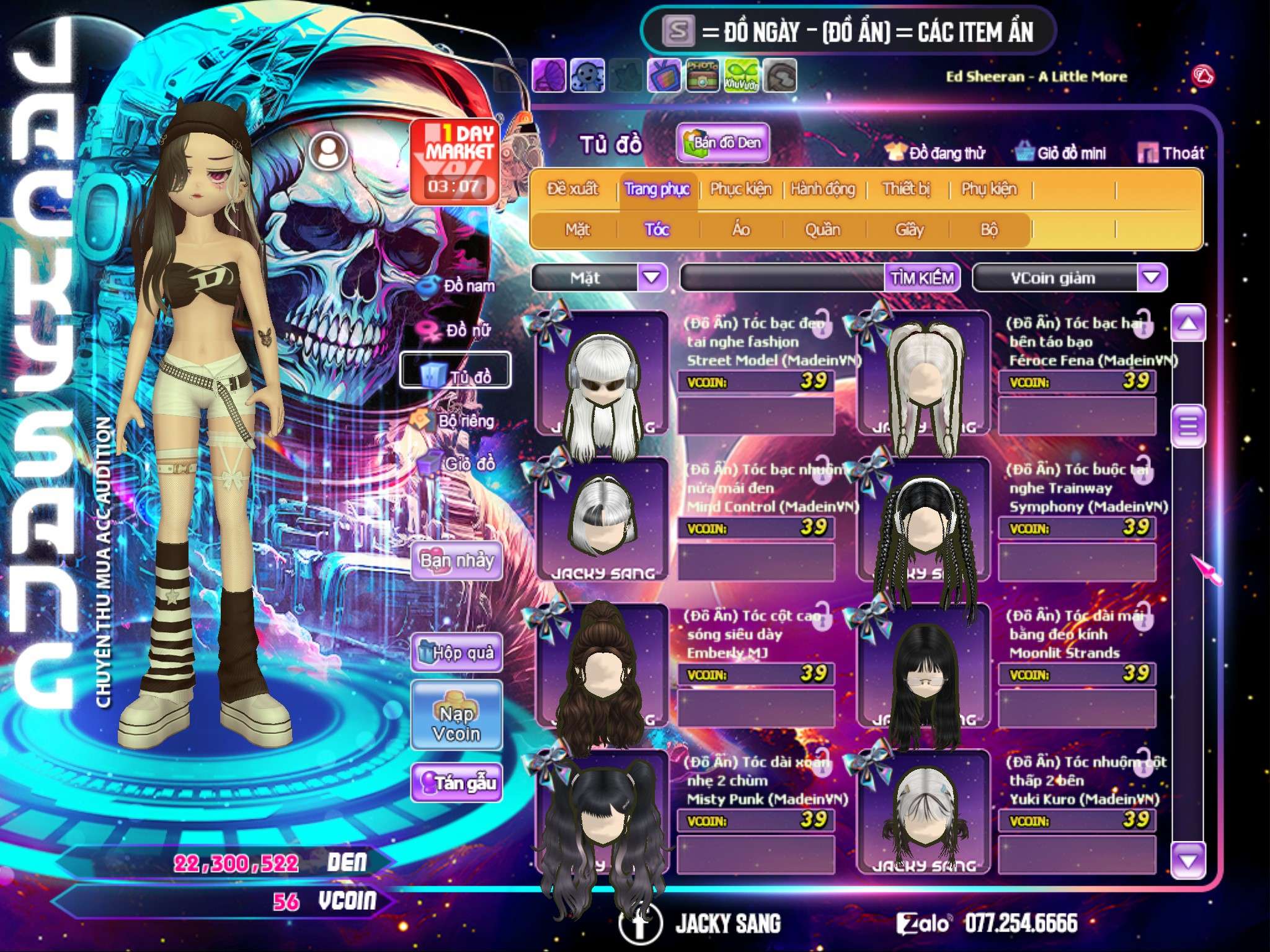This screenshot has width=1270, height=952.
Task: Click the Bạn nhảy button
Action: click(456, 561)
